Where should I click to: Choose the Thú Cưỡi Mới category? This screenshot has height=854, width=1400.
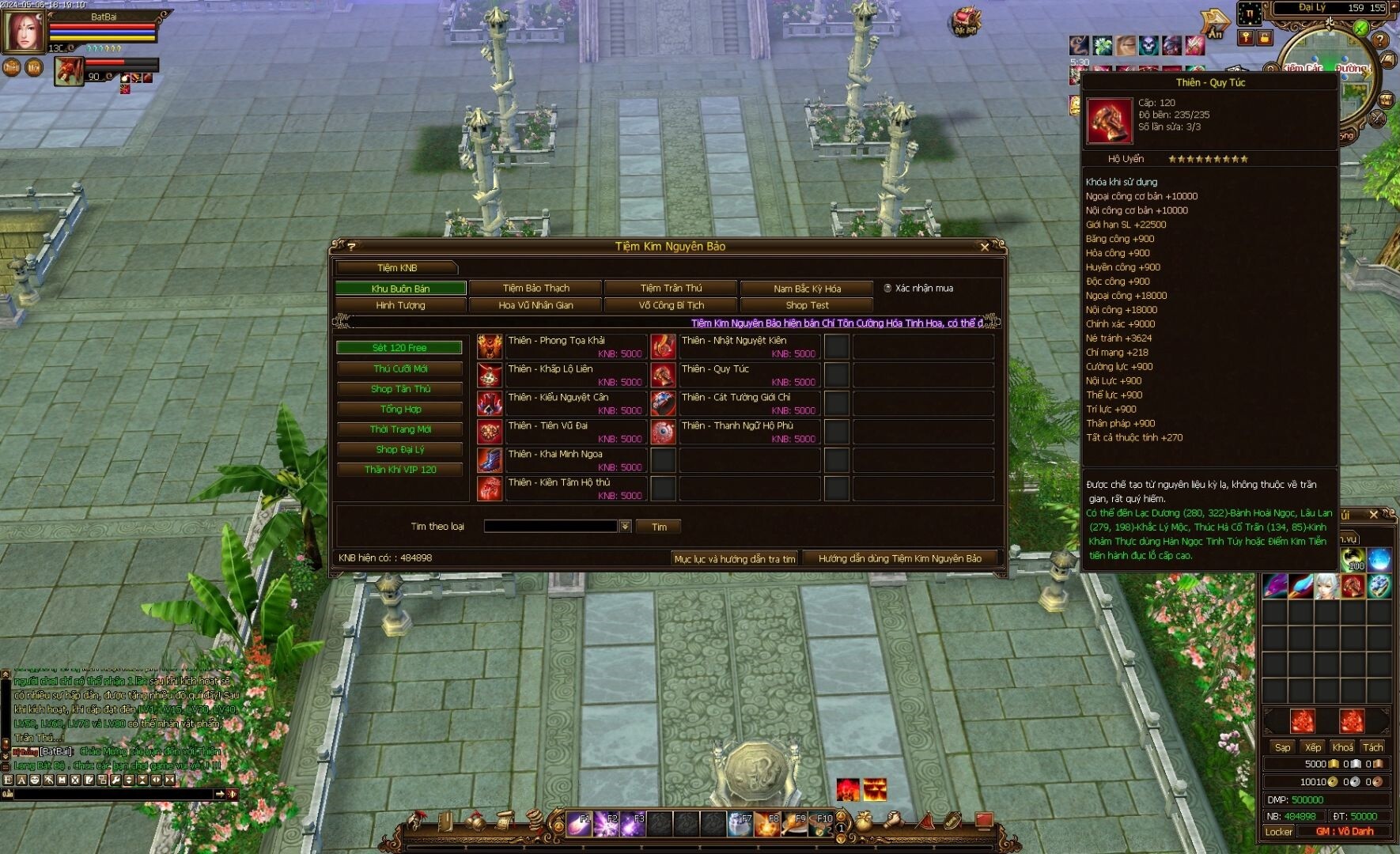click(x=400, y=368)
